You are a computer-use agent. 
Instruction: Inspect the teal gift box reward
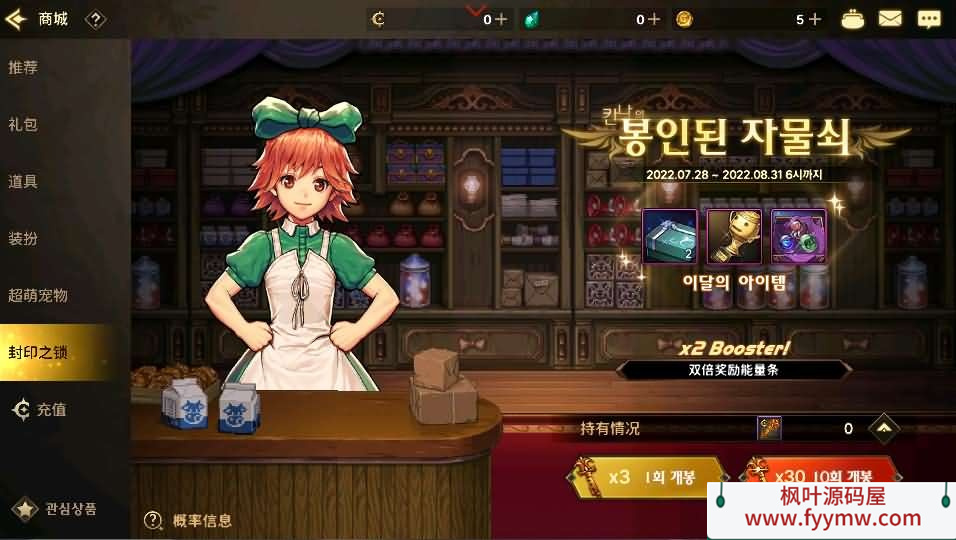coord(669,237)
